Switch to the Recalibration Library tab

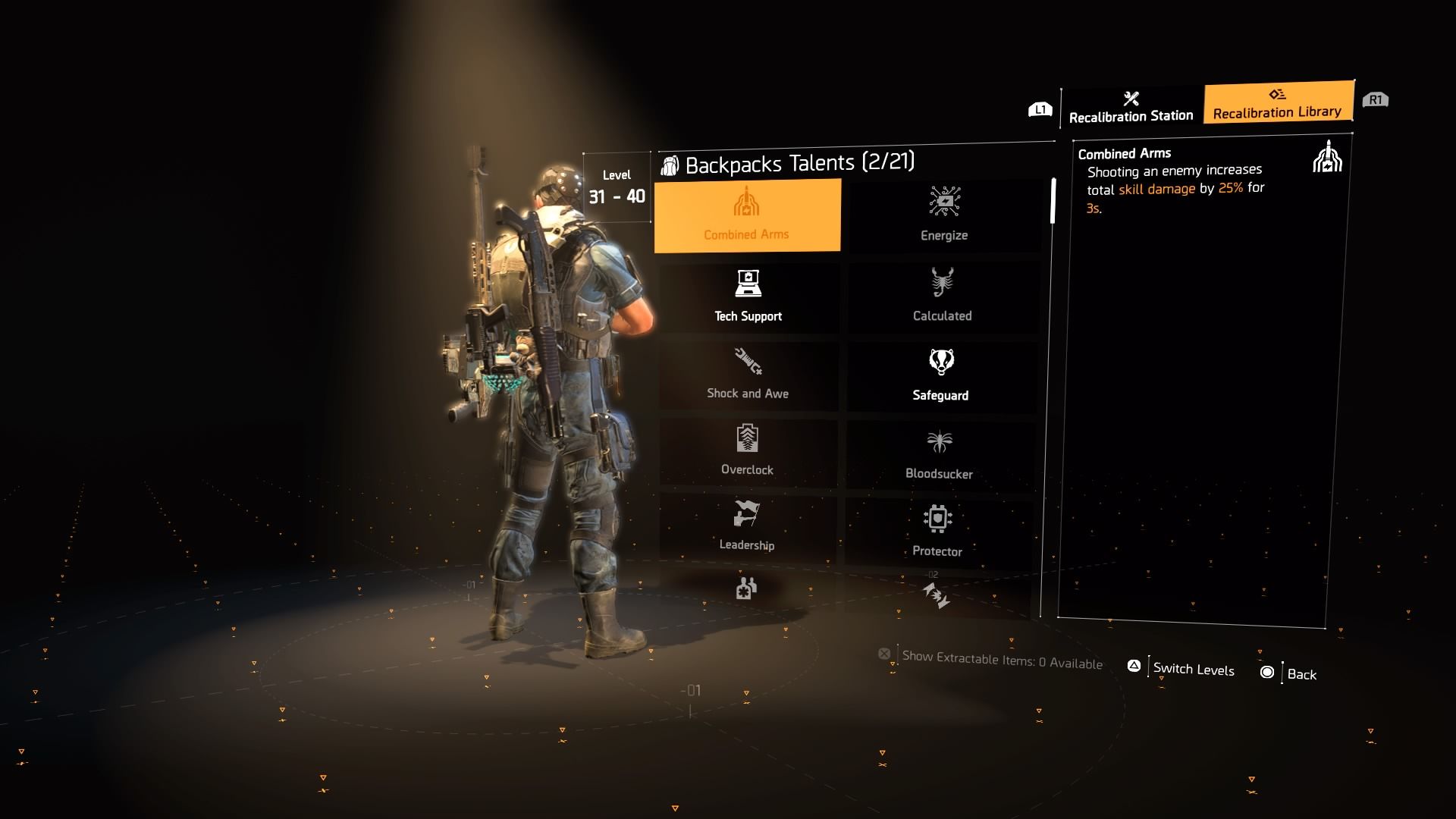pos(1278,104)
